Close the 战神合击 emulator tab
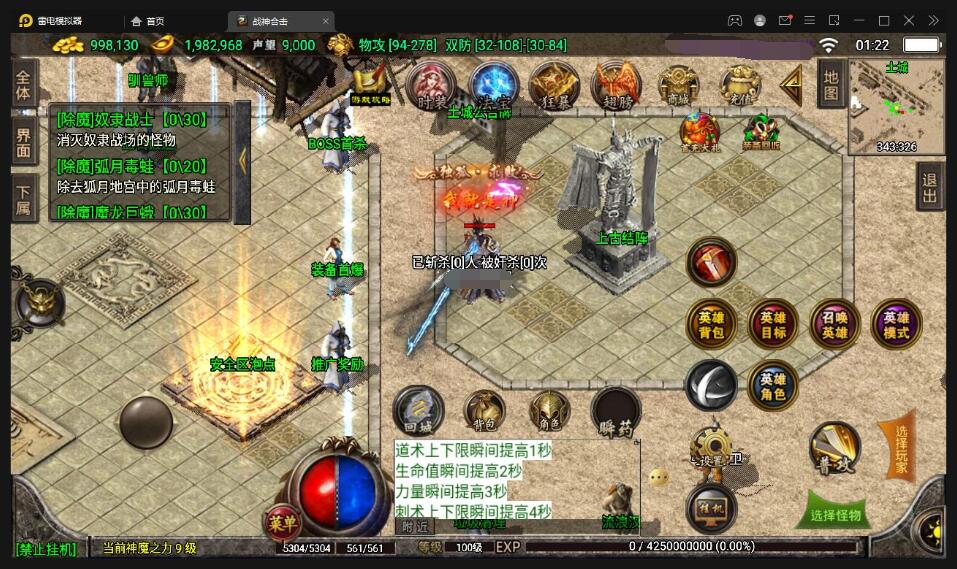957x569 pixels. pos(326,21)
